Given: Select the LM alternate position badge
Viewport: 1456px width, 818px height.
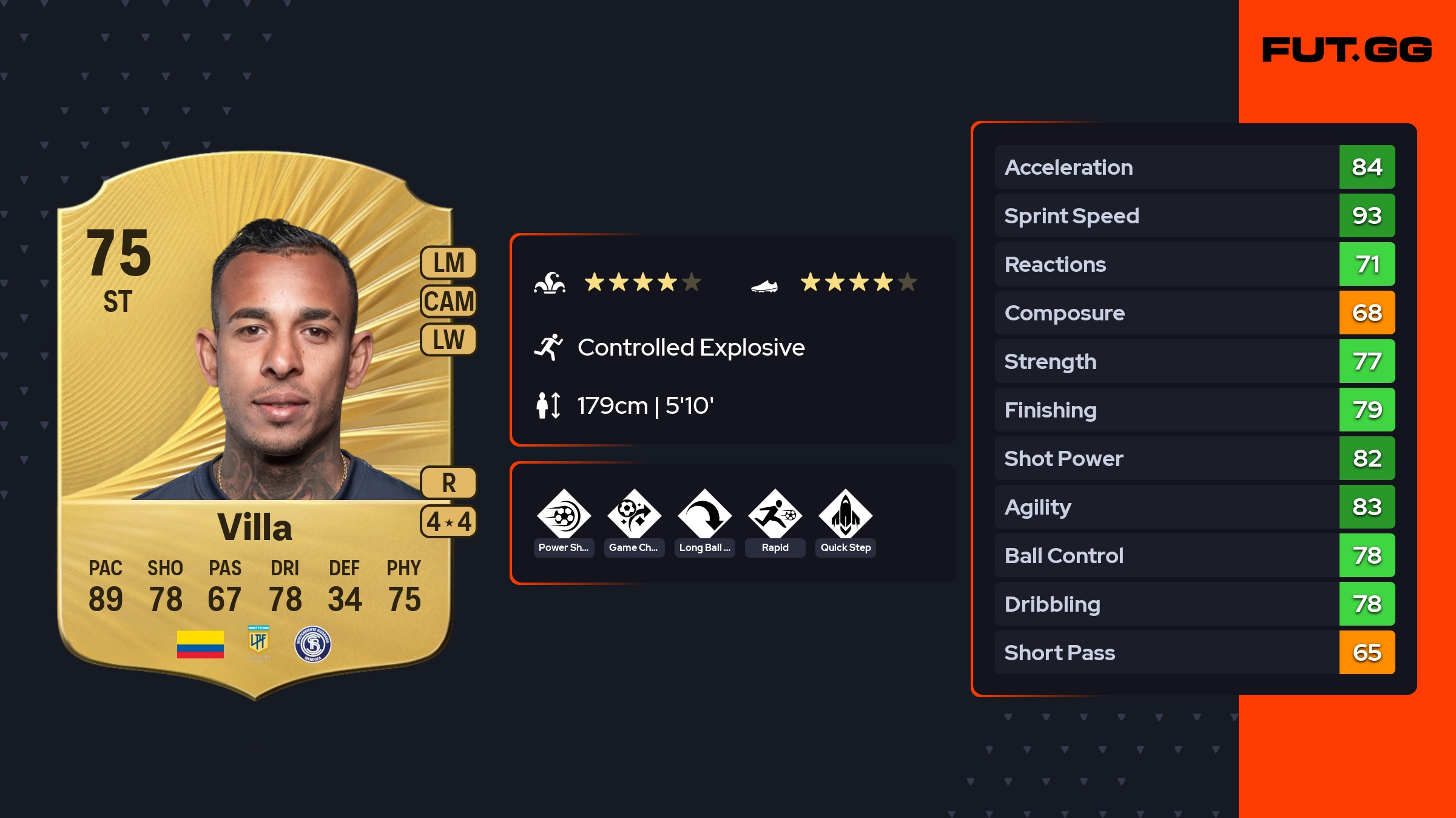Looking at the screenshot, I should 448,263.
